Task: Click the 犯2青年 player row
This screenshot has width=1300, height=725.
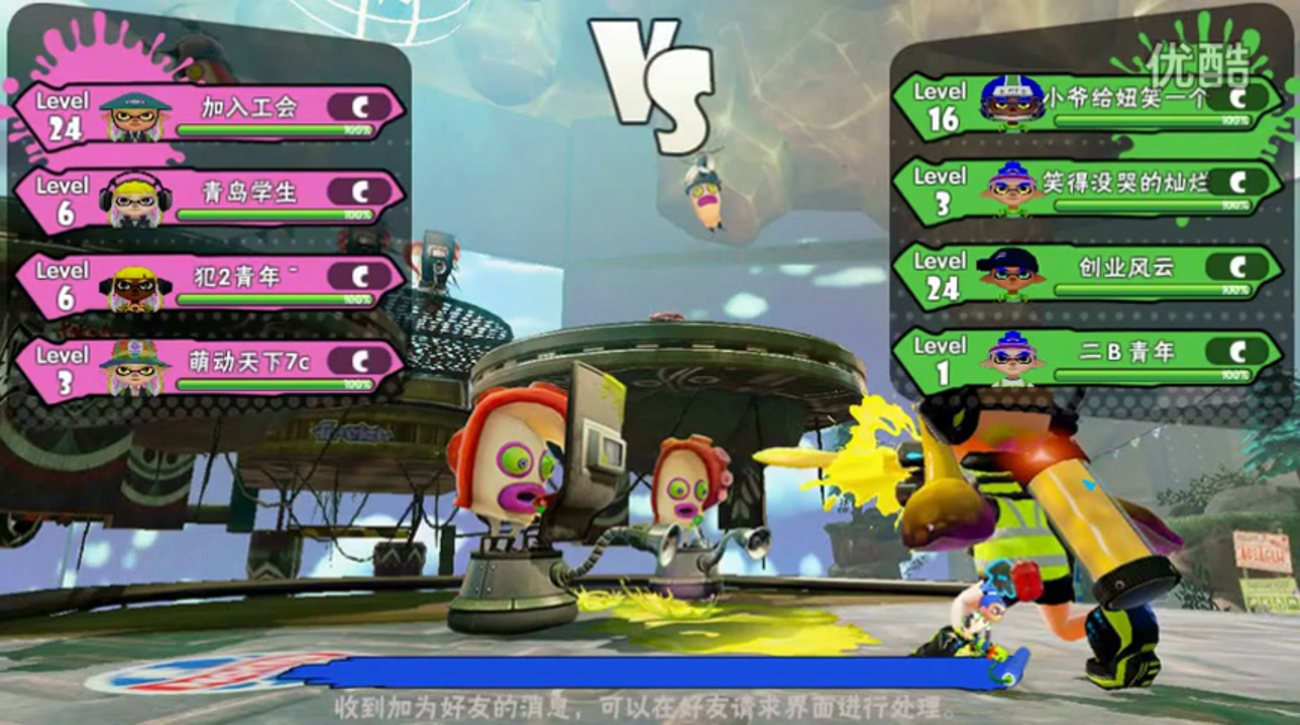Action: click(210, 284)
